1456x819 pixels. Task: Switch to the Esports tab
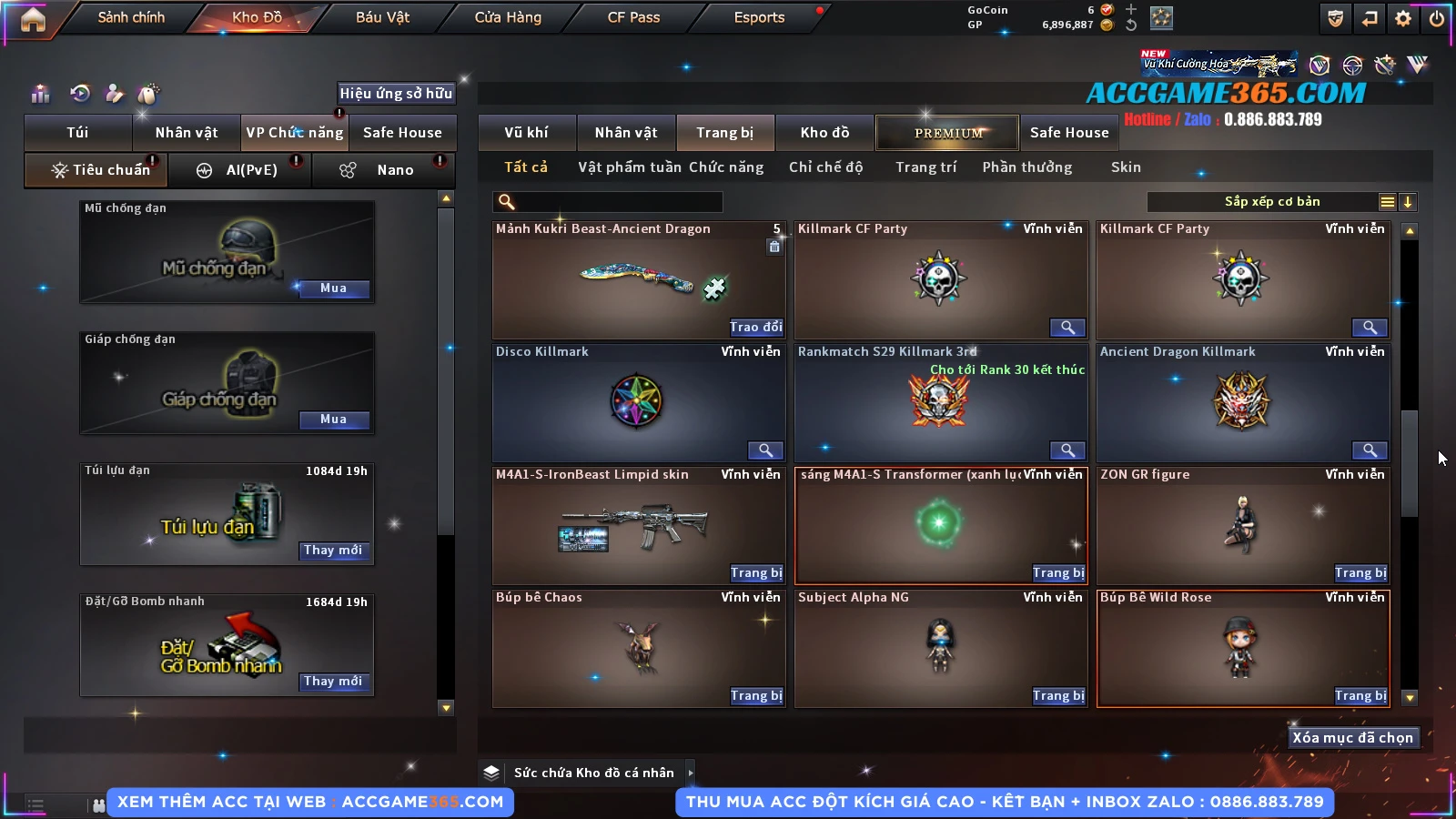[759, 17]
